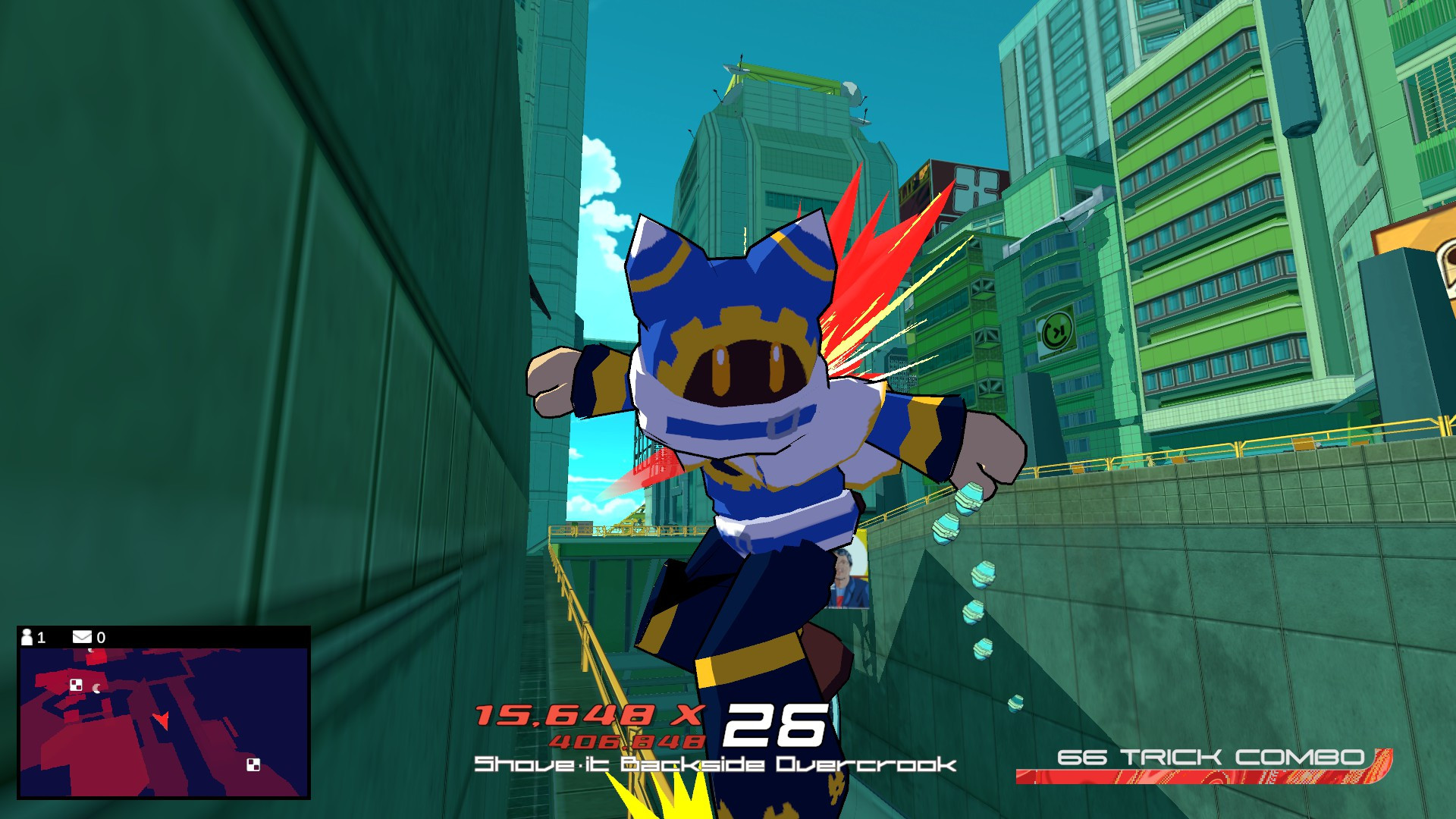Click the small red cube marker atop the minimap
Viewport: 1456px width, 819px height.
pyautogui.click(x=96, y=657)
